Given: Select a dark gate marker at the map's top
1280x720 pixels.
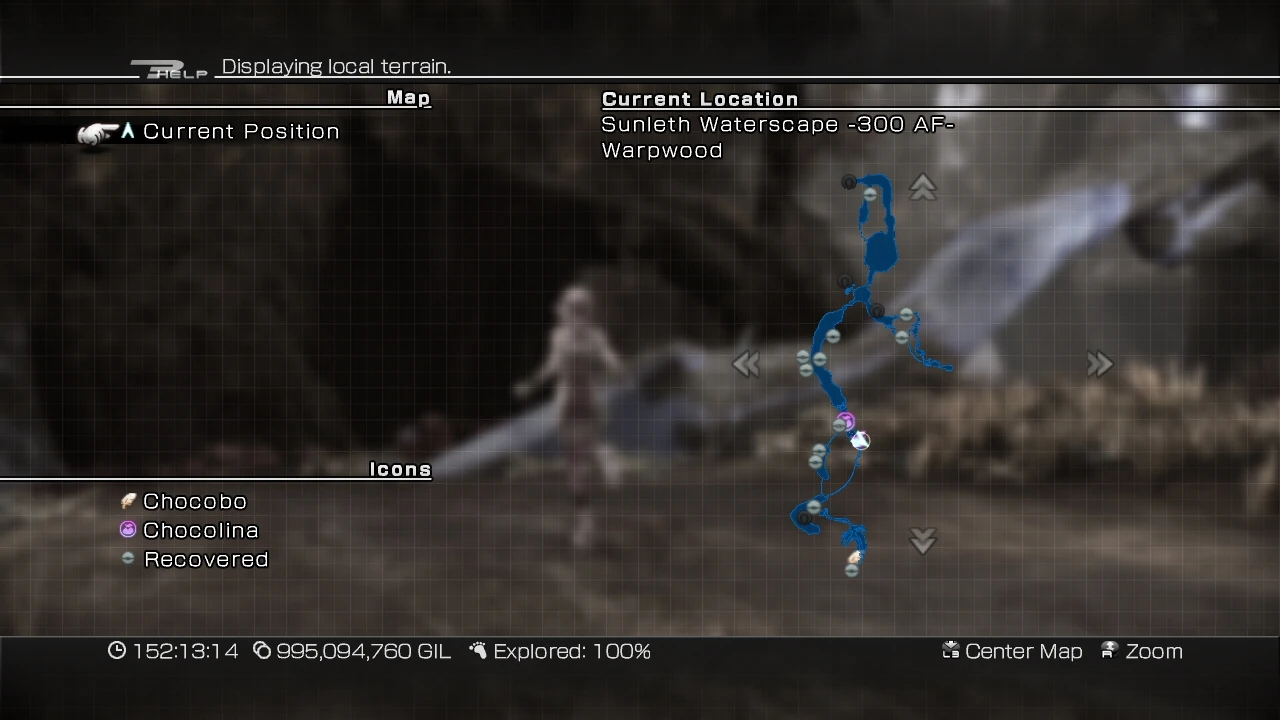Looking at the screenshot, I should (x=849, y=180).
